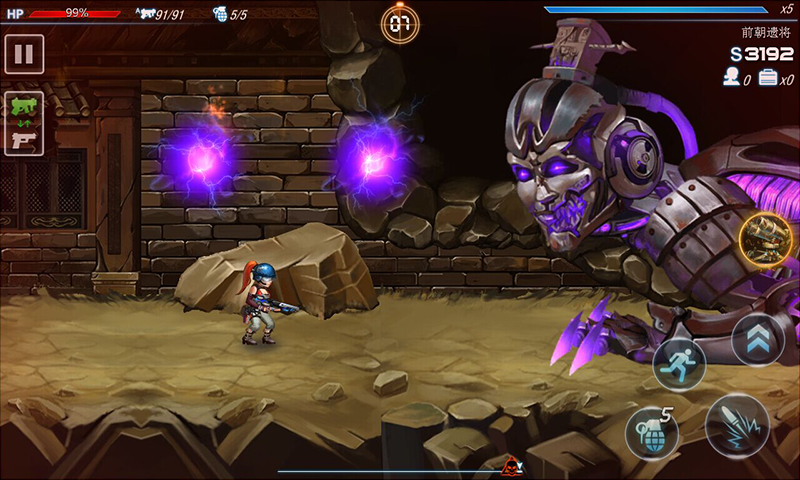Pause the game

point(24,53)
